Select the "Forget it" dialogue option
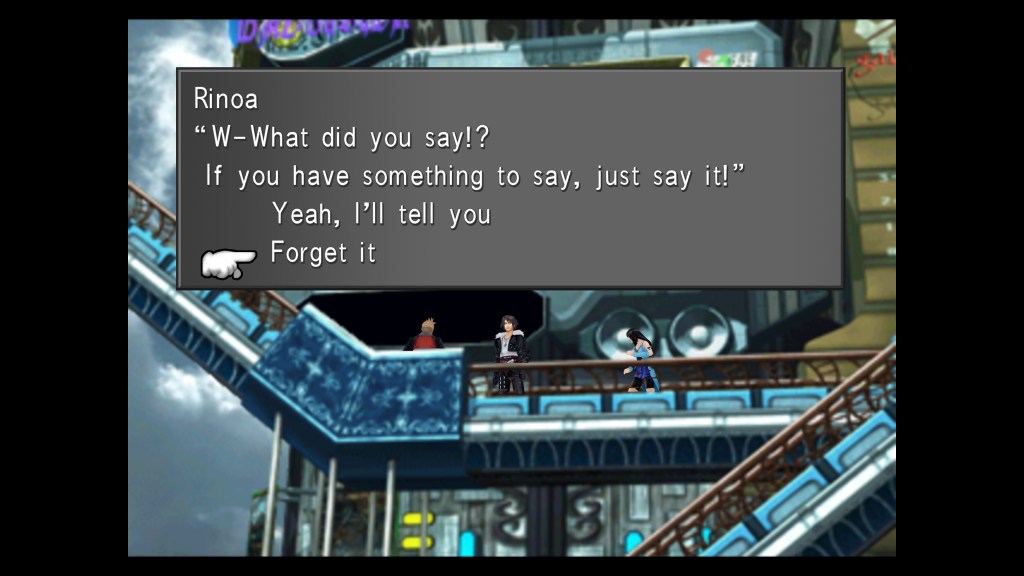This screenshot has width=1024, height=576. click(323, 253)
